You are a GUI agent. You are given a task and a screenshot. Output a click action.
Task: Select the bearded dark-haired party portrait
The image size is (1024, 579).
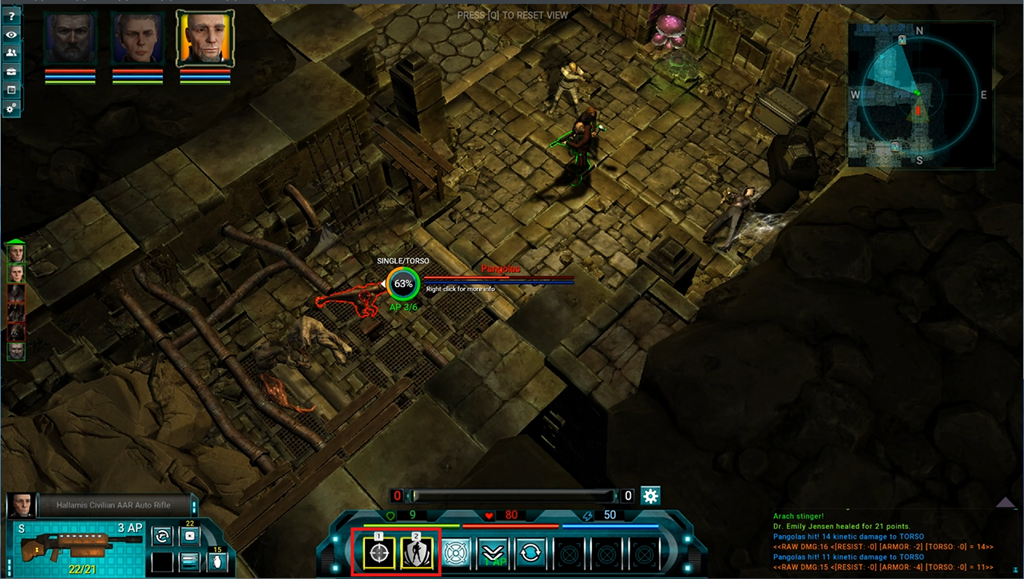[x=69, y=39]
